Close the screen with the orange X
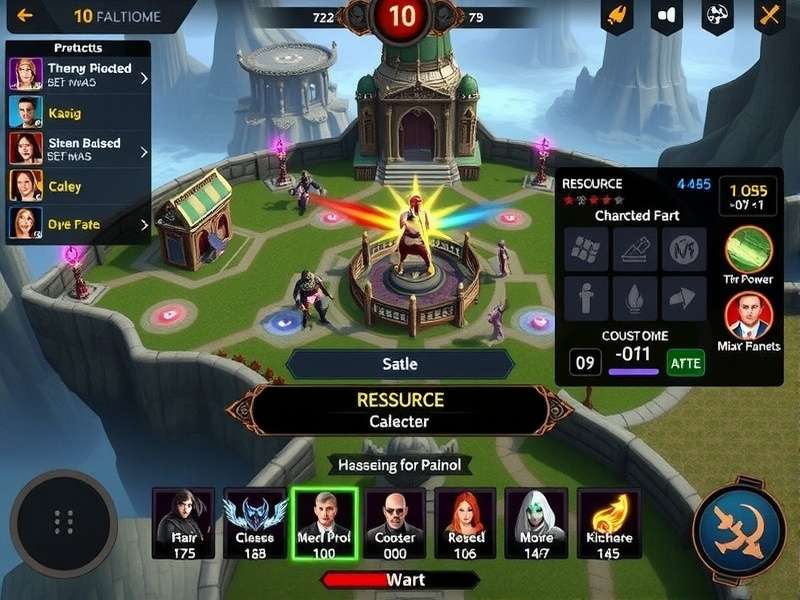Viewport: 800px width, 600px height. 769,16
